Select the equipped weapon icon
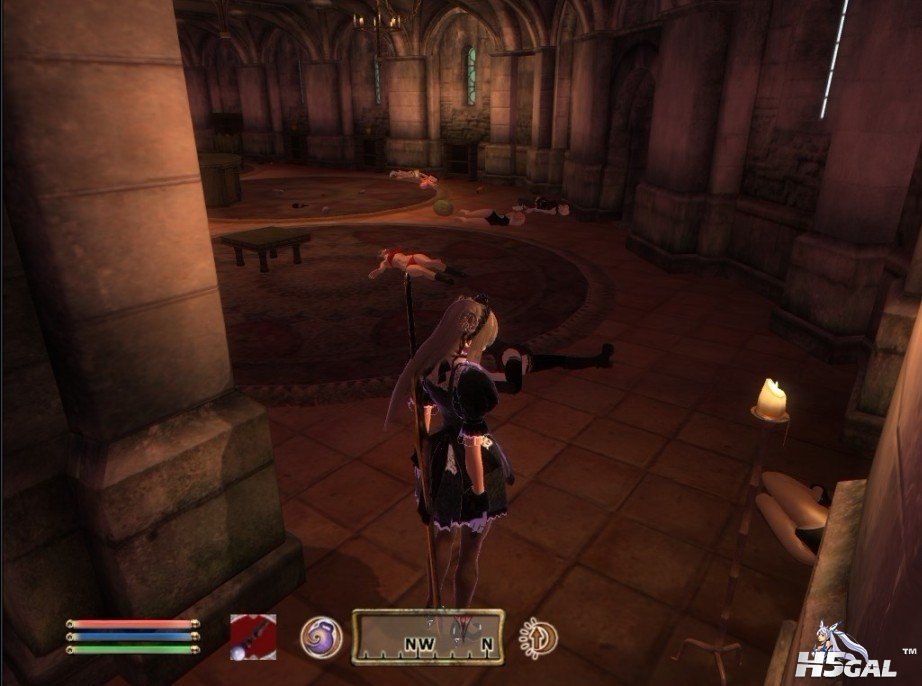Viewport: 922px width, 686px height. 253,636
